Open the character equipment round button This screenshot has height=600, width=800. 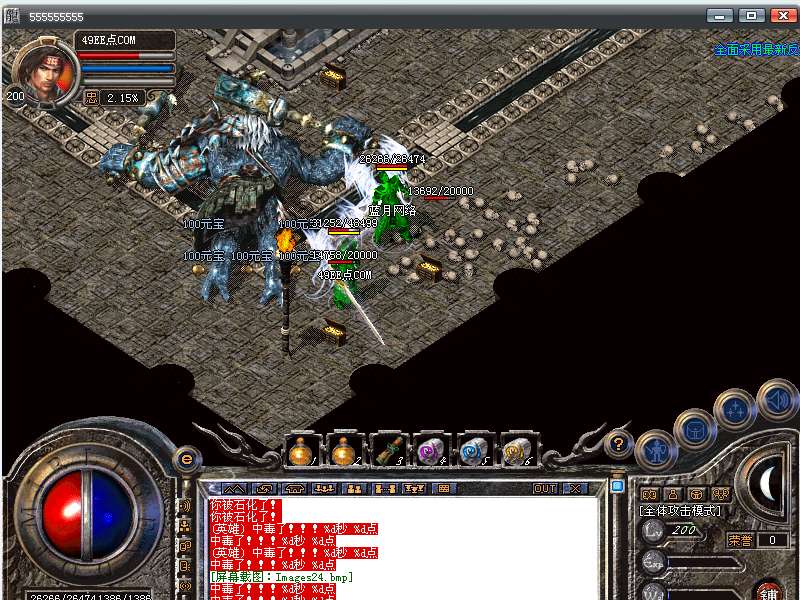click(x=656, y=452)
